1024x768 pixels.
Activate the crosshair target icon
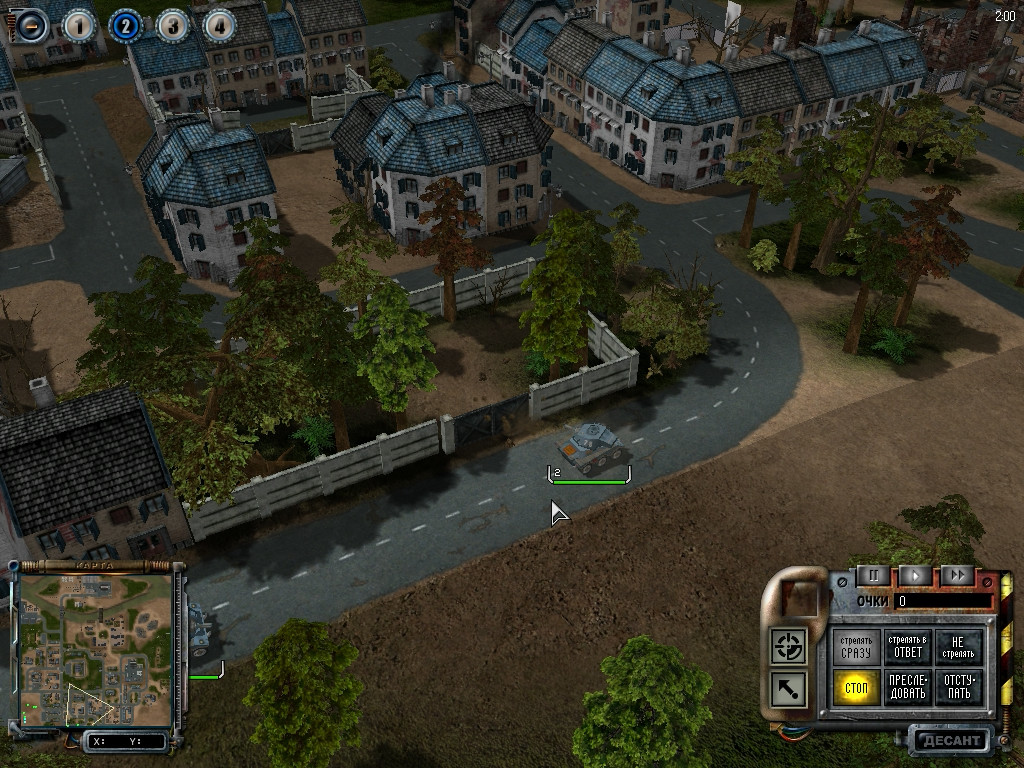(x=789, y=645)
